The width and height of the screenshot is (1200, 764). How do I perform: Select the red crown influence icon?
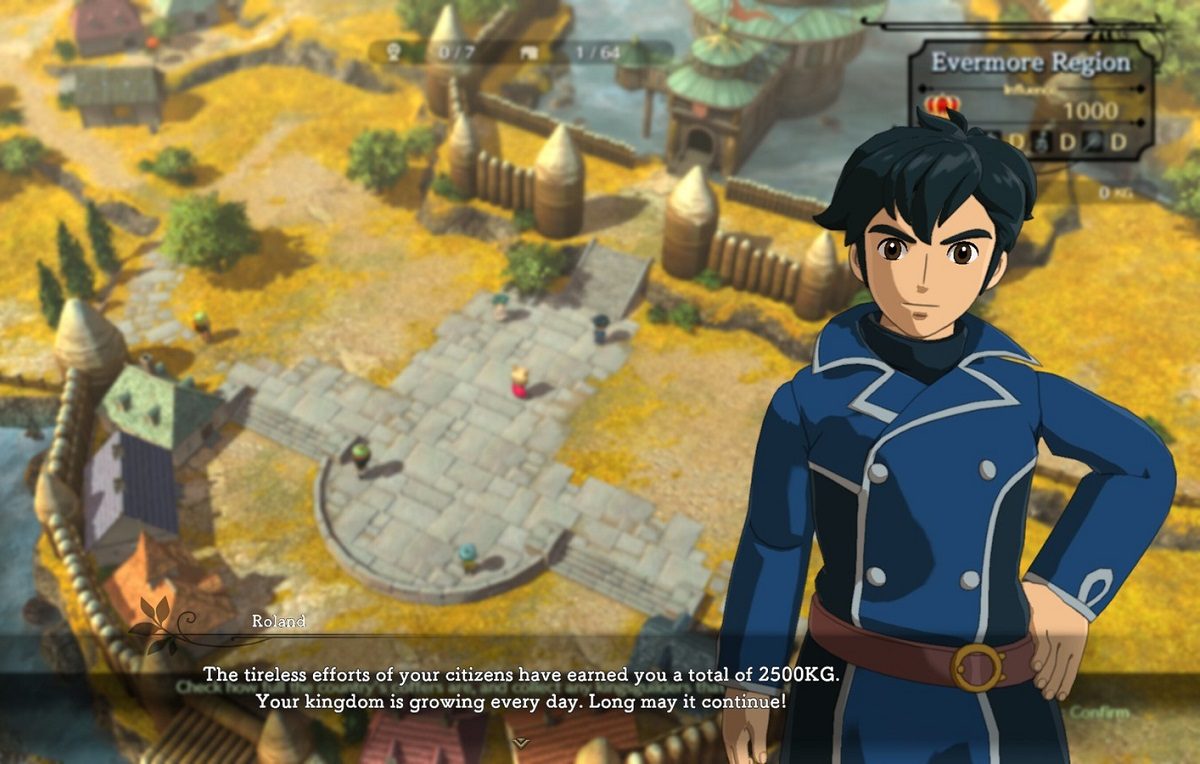(942, 104)
